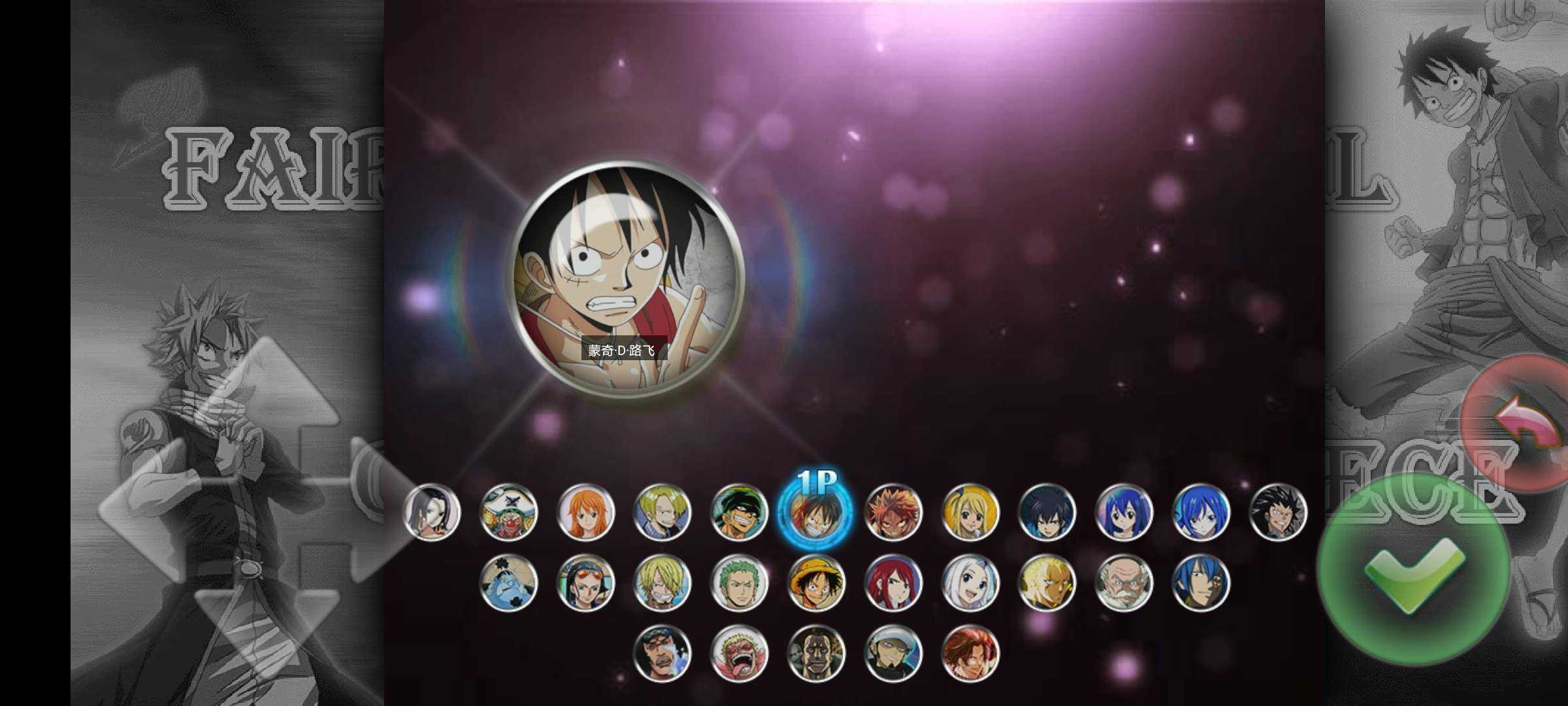Screen dimensions: 1568x706
Task: Choose old Makarov with white mustache
Action: point(1123,582)
